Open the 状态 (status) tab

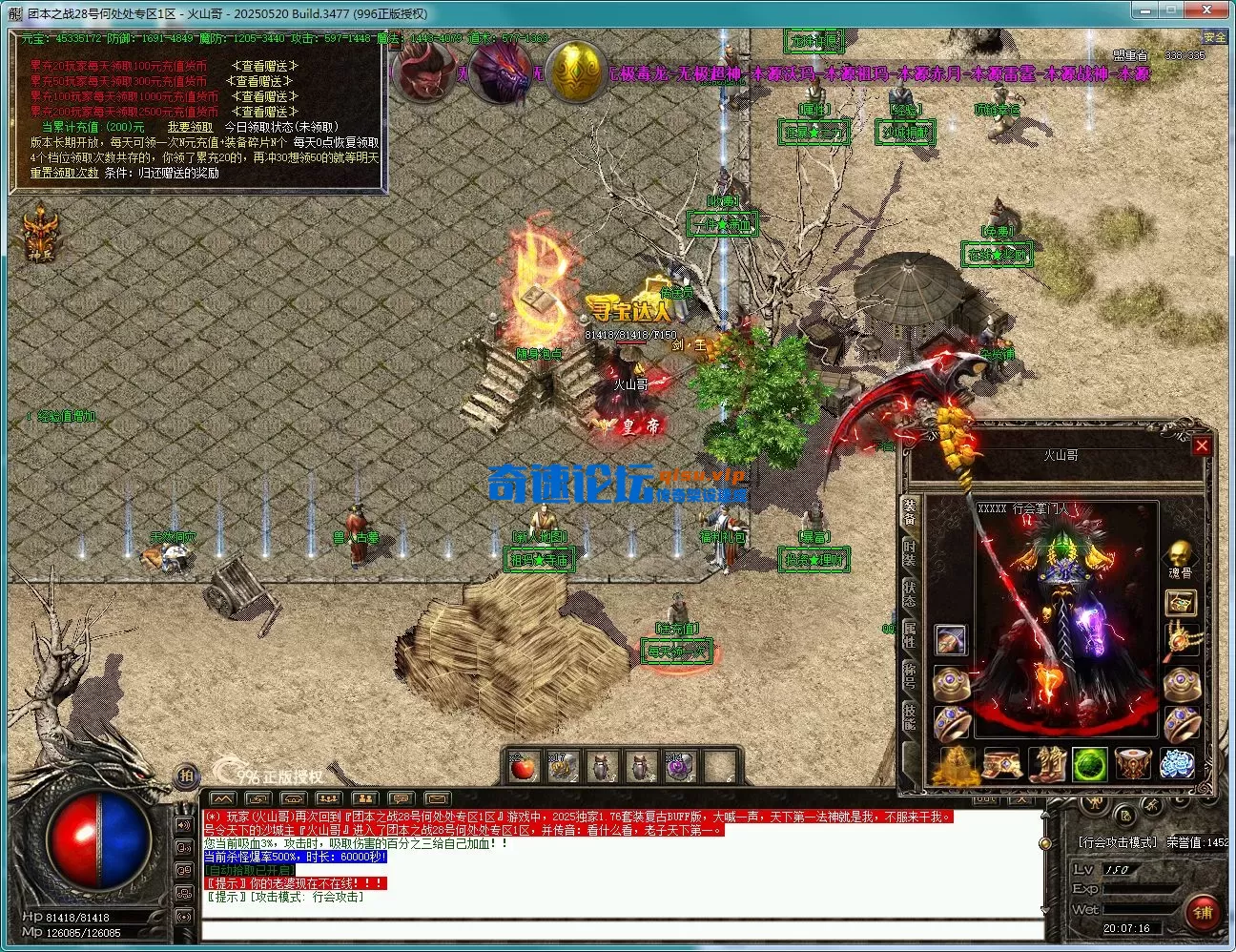pyautogui.click(x=910, y=593)
